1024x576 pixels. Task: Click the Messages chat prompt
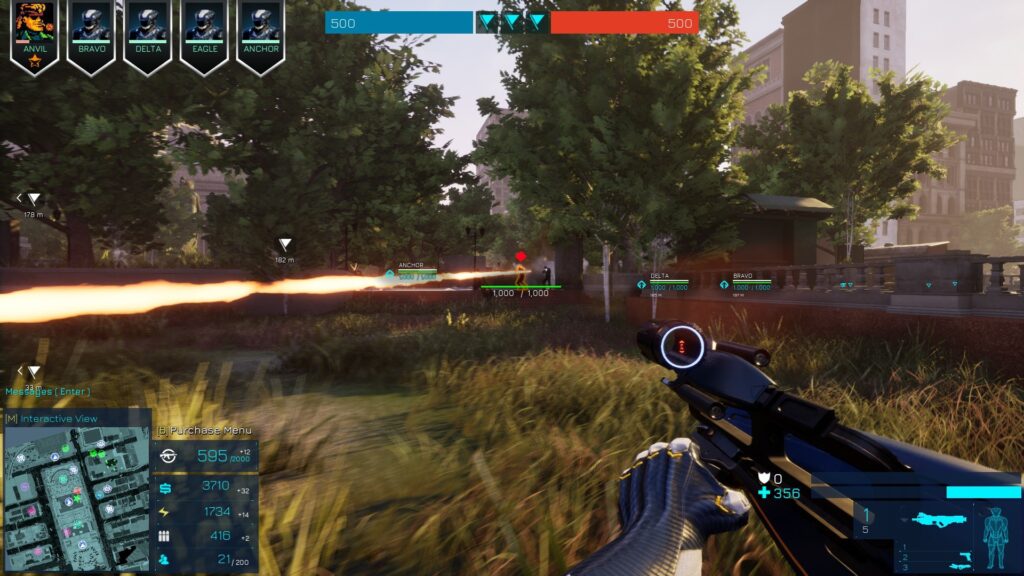coord(48,391)
